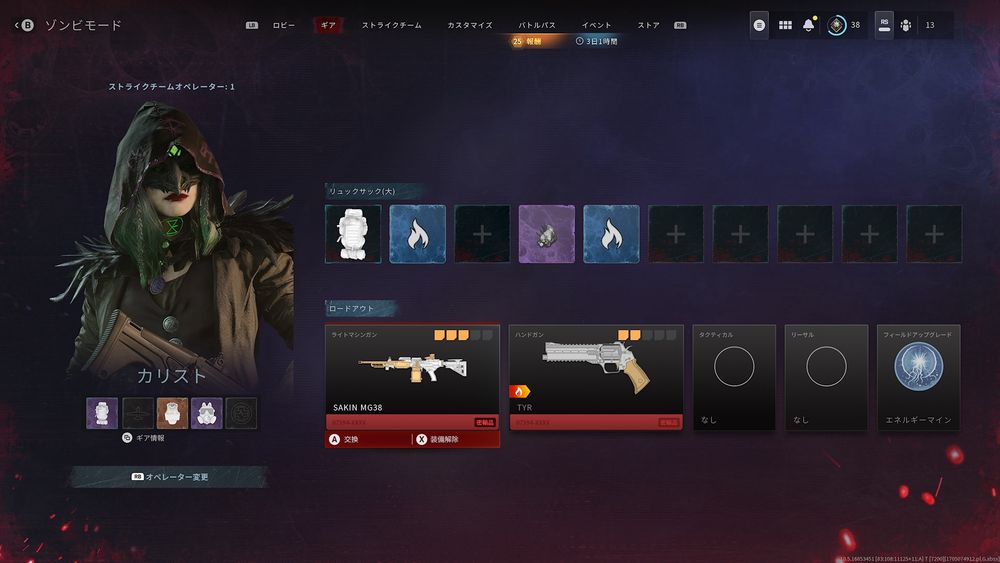Open the social friends icon
Screen dimensions: 1000x563
pyautogui.click(x=906, y=25)
